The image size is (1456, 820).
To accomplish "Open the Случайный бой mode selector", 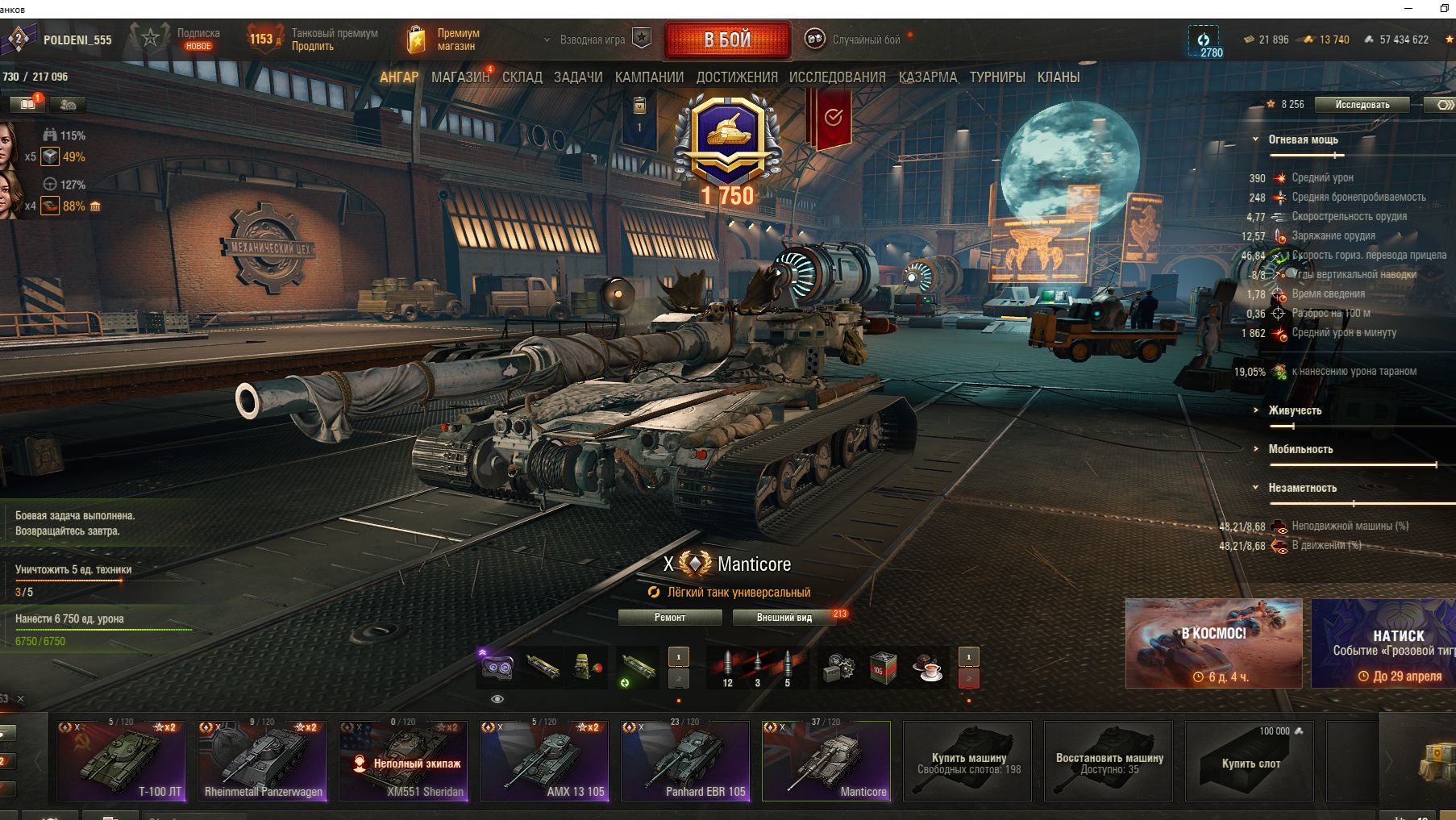I will 865,40.
